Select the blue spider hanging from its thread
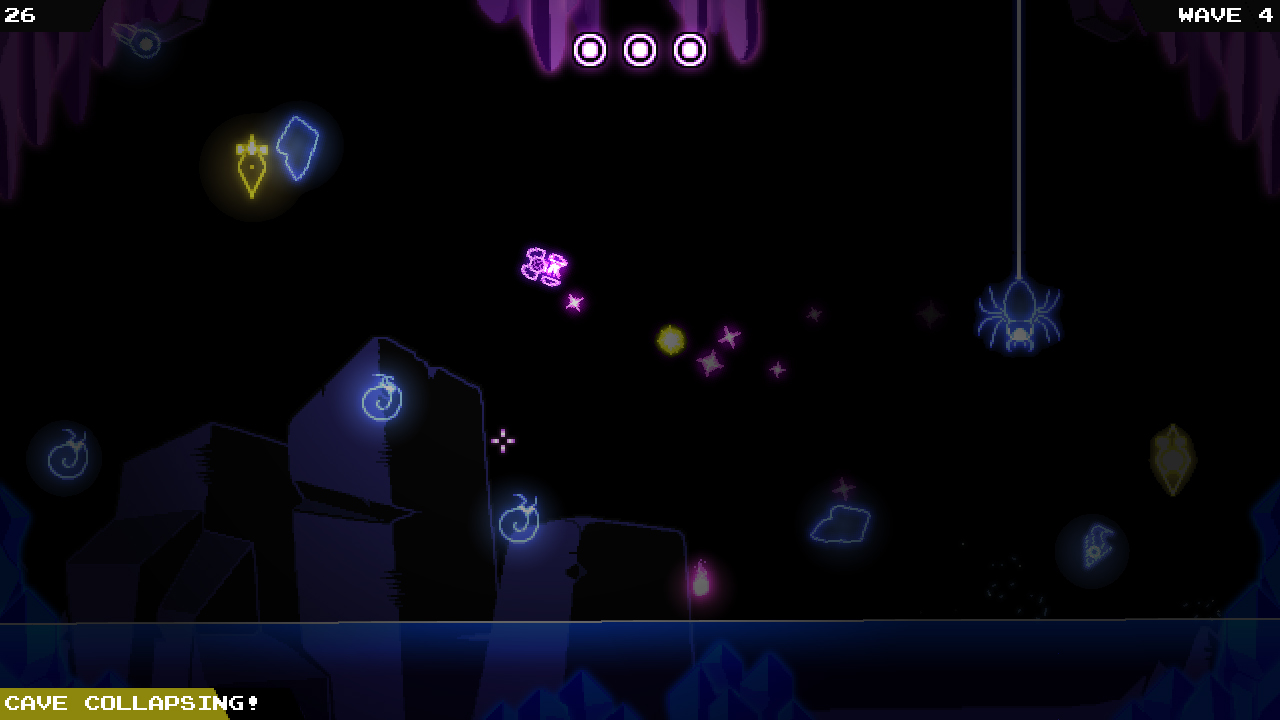1280x720 pixels. [1017, 316]
